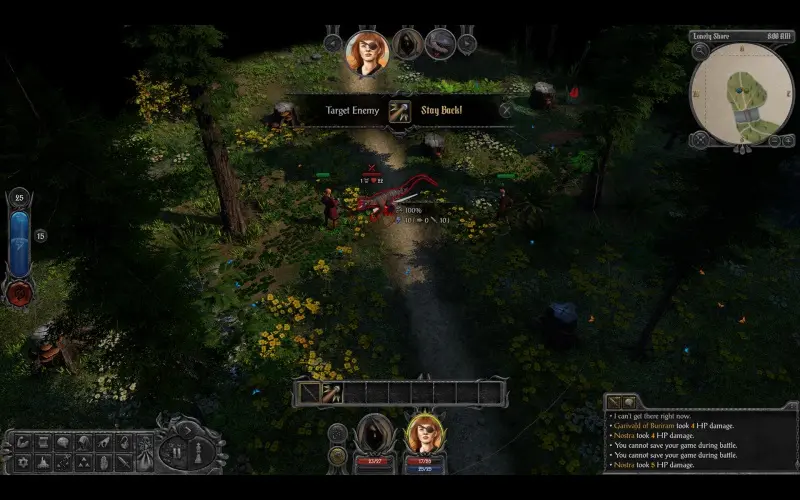Select the hooded character portrait at bottom
The width and height of the screenshot is (800, 500).
[x=377, y=436]
